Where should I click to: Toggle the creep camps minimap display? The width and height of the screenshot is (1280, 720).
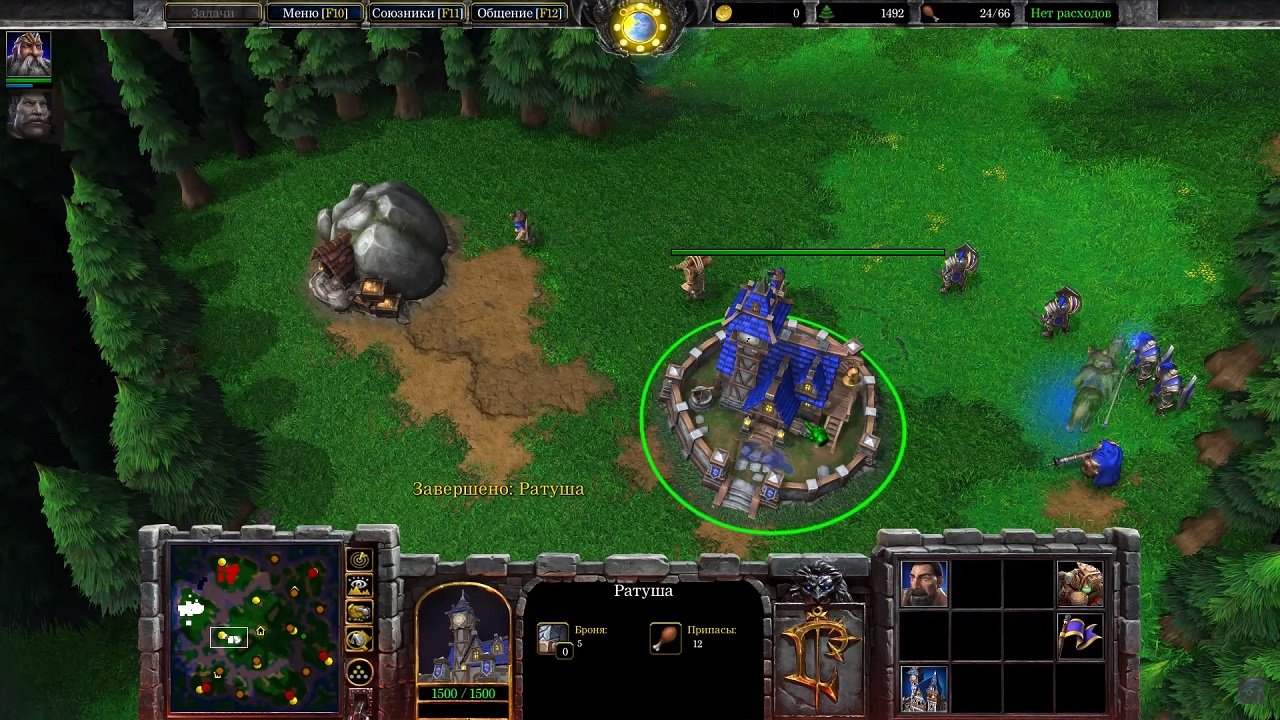coord(357,639)
